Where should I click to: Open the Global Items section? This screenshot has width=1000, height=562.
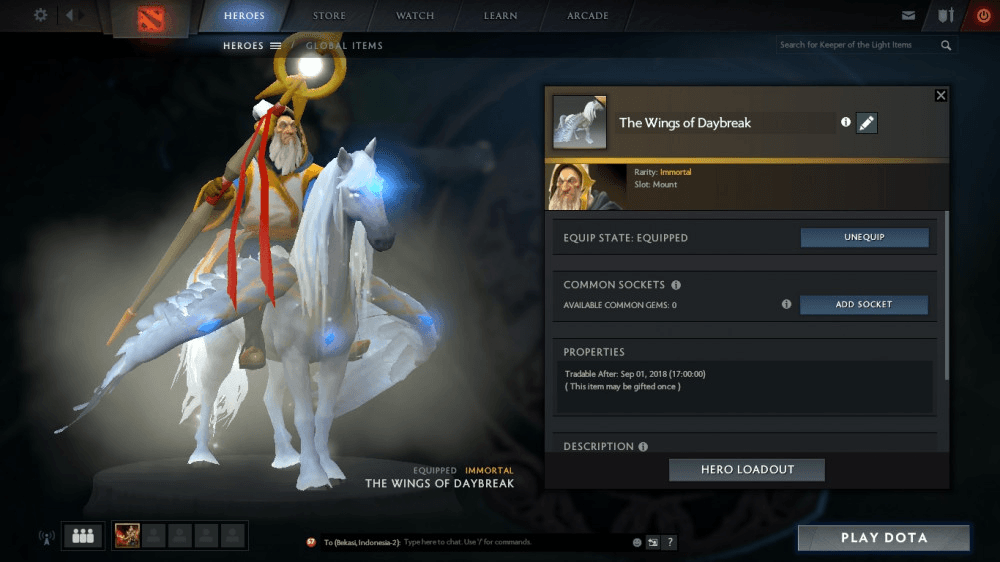[344, 45]
